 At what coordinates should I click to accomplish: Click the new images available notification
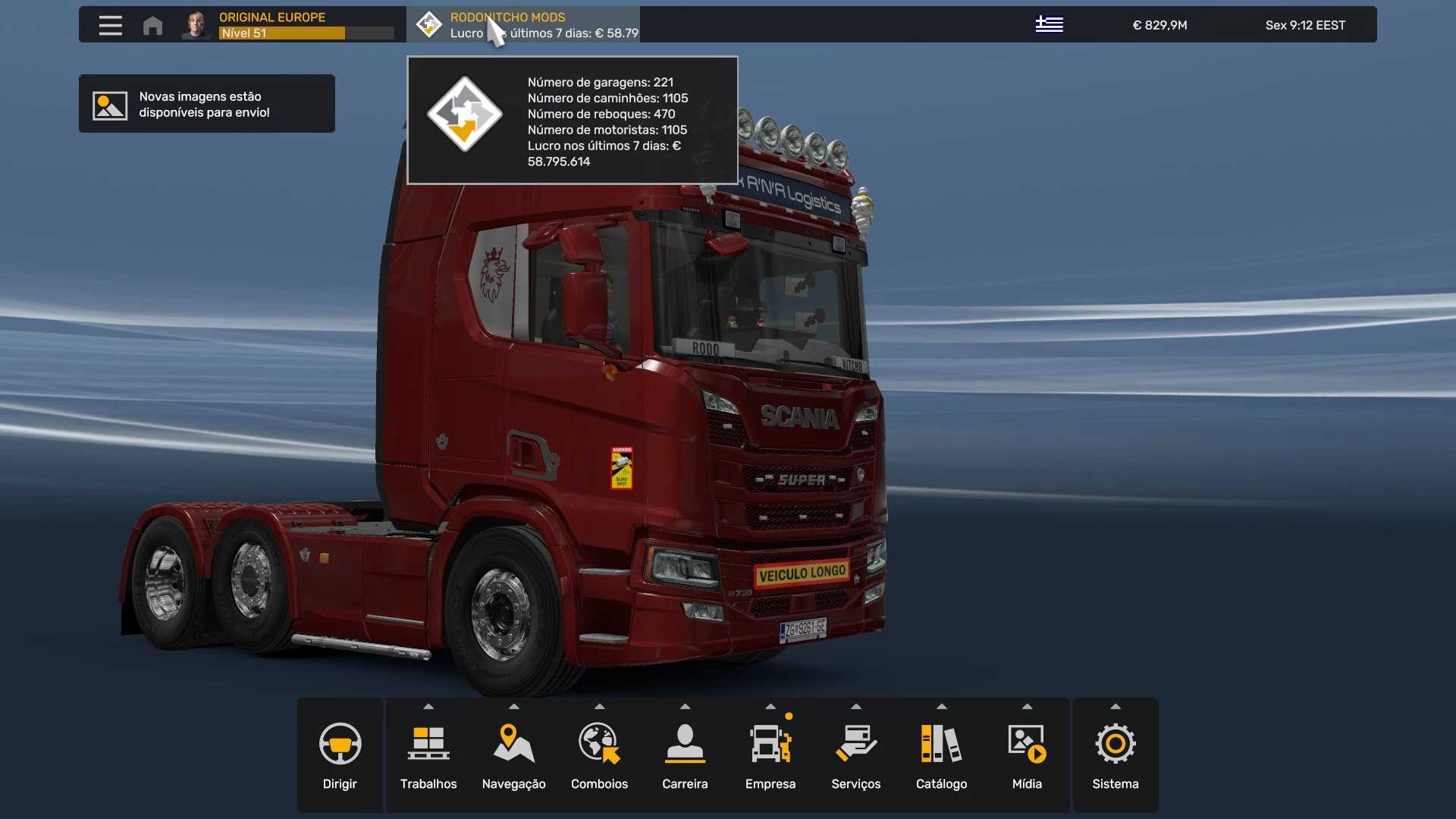[x=206, y=104]
